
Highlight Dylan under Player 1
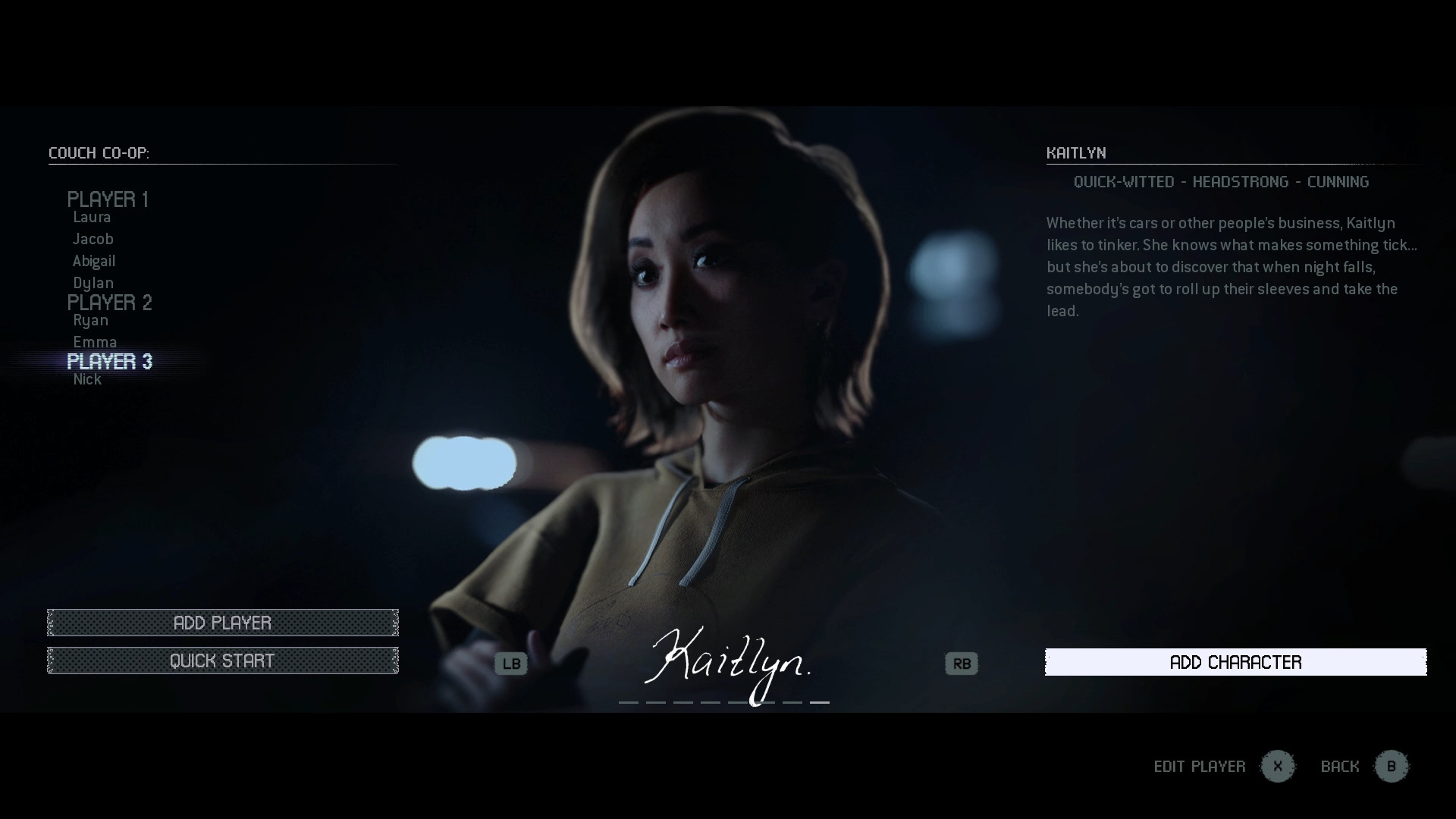tap(93, 282)
